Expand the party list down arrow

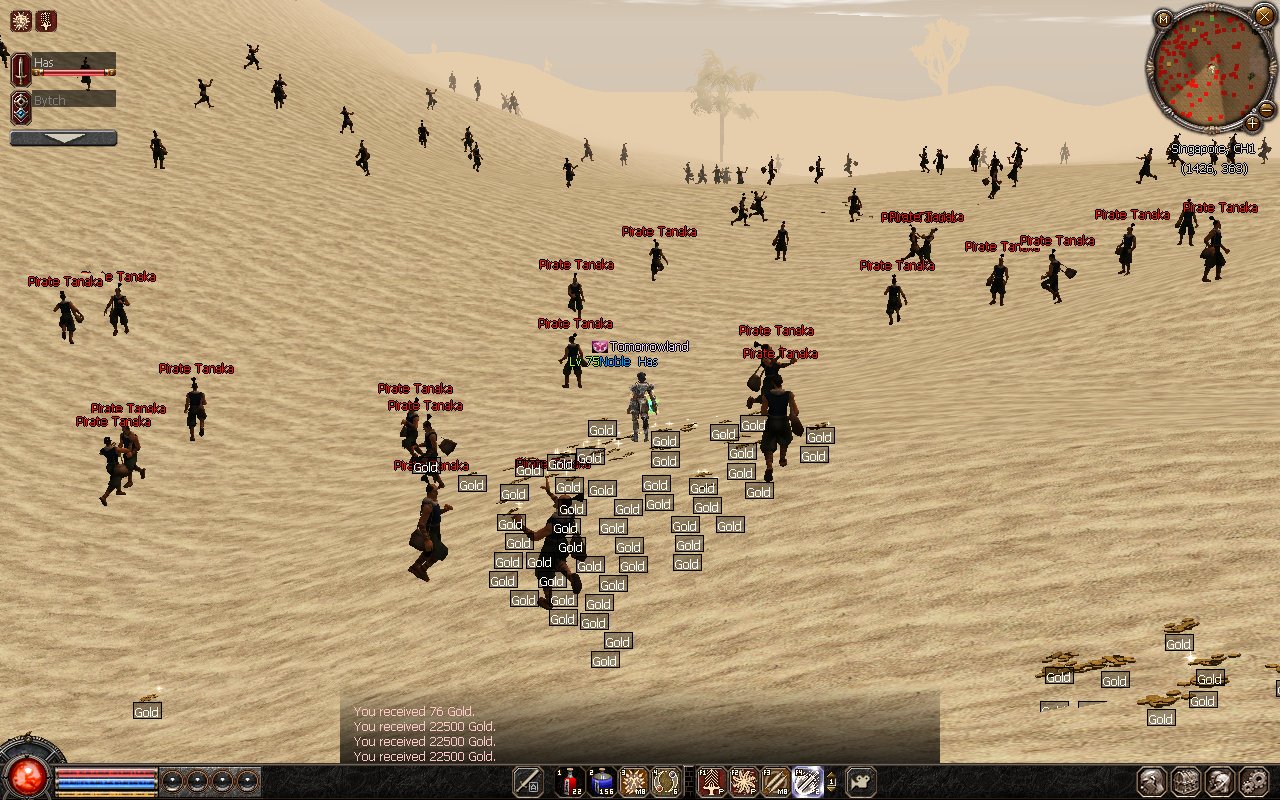pyautogui.click(x=63, y=138)
